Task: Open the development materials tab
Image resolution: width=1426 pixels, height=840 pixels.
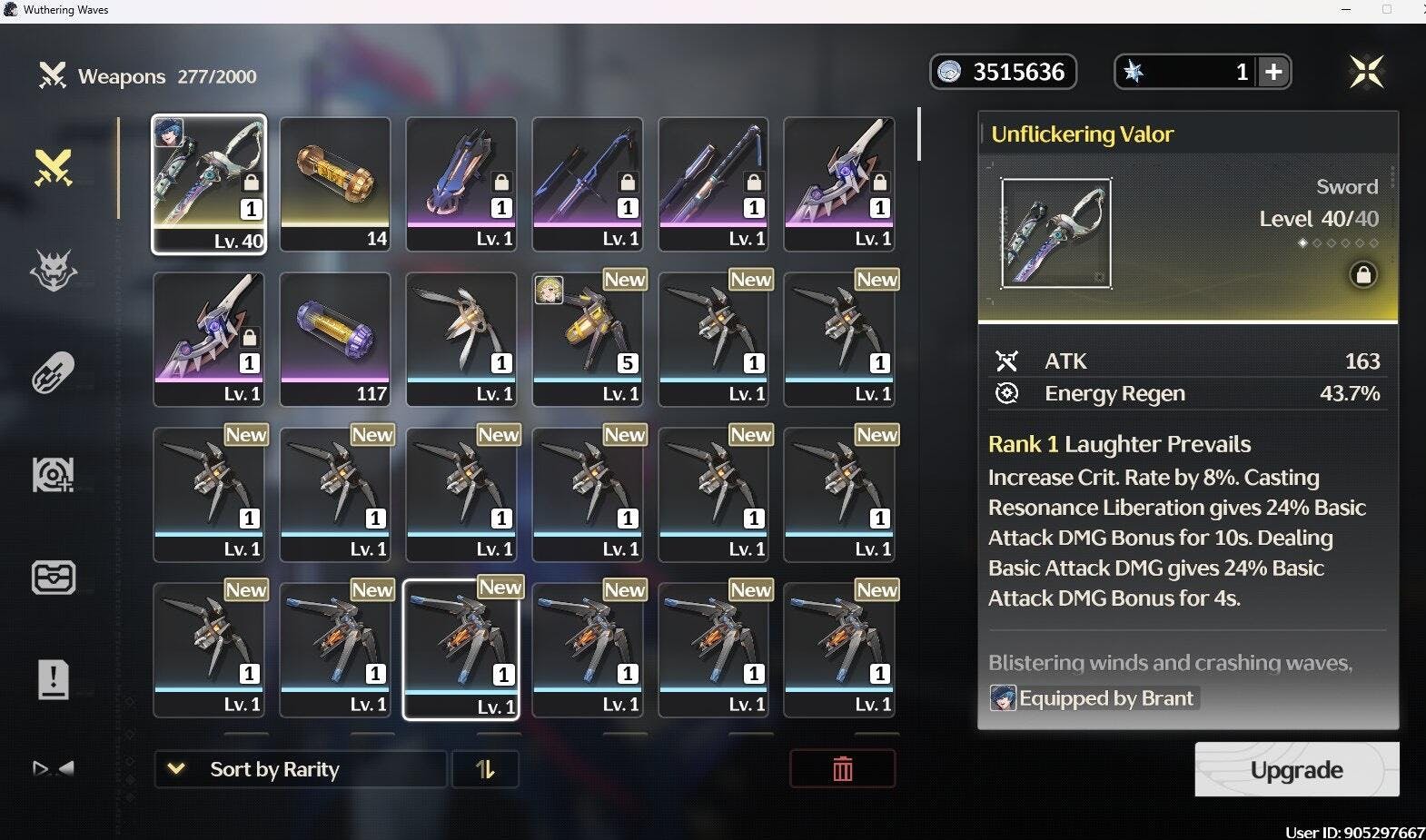Action: click(x=54, y=474)
